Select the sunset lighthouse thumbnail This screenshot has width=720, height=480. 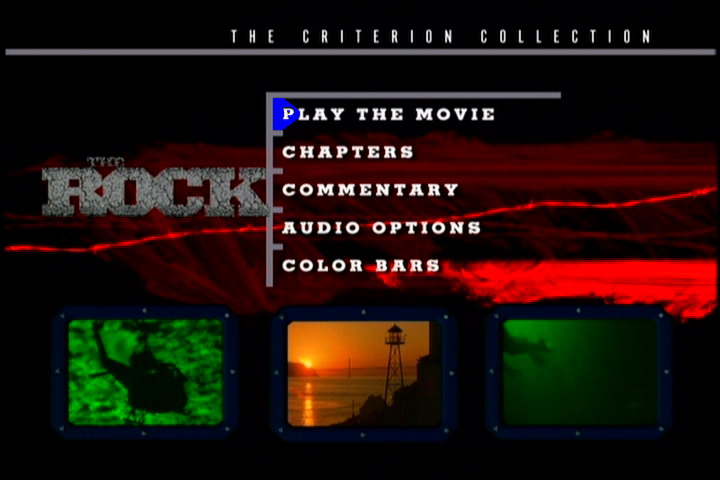pos(364,373)
